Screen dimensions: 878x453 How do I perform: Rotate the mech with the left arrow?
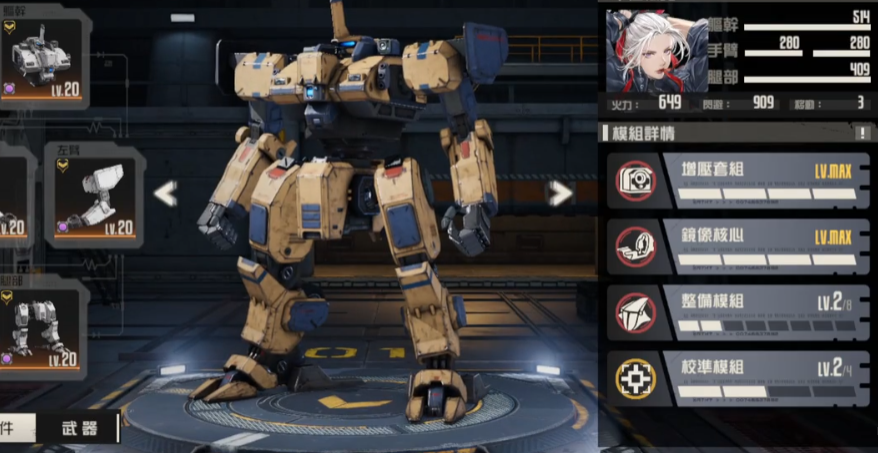165,193
